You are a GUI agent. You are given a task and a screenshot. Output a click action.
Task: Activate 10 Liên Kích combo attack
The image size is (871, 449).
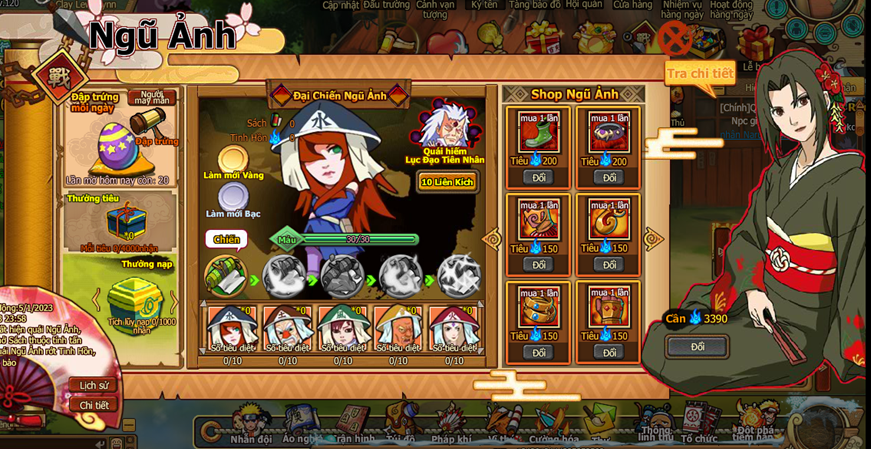pos(447,182)
